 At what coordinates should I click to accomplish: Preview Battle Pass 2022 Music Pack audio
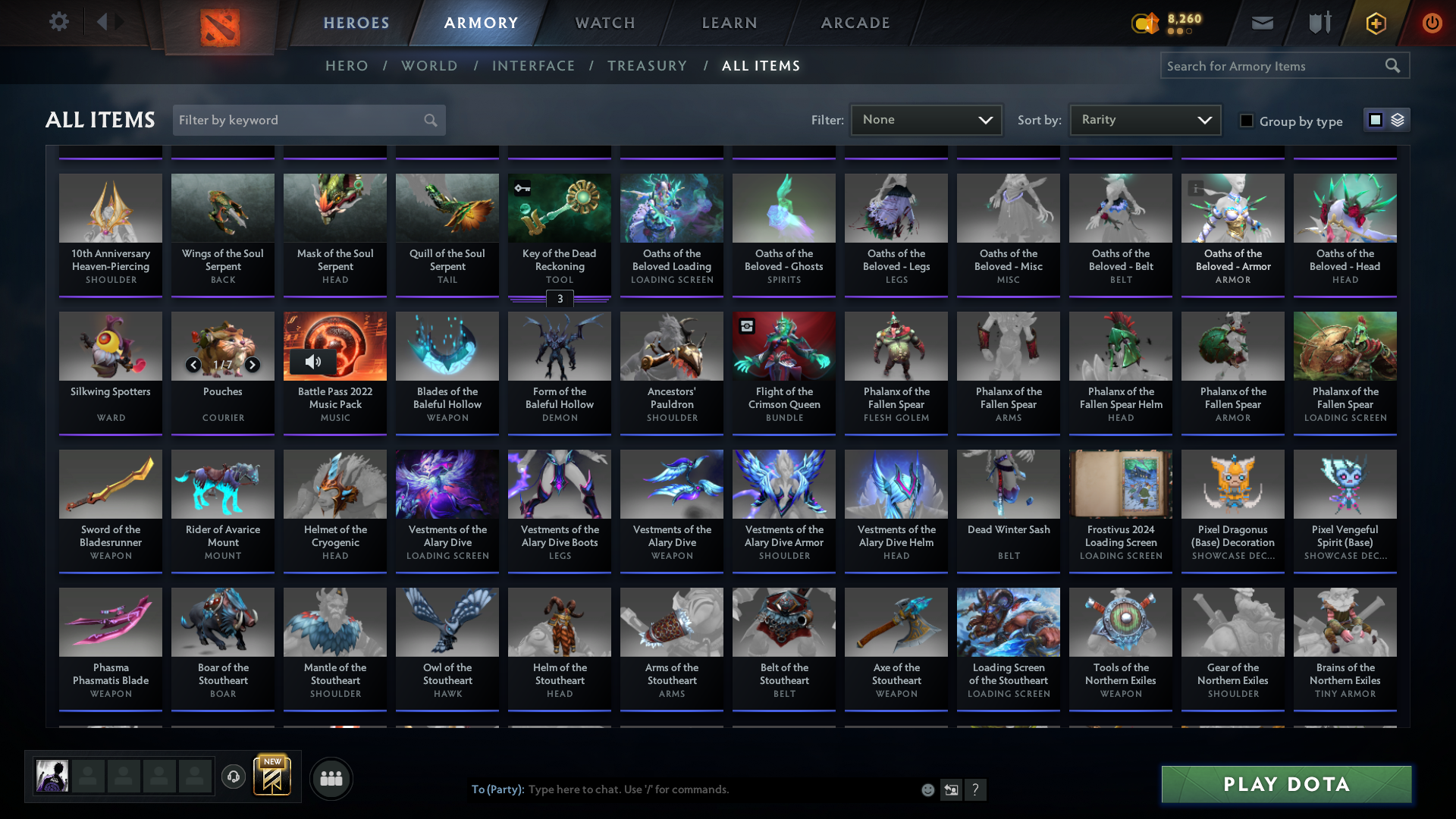(313, 362)
